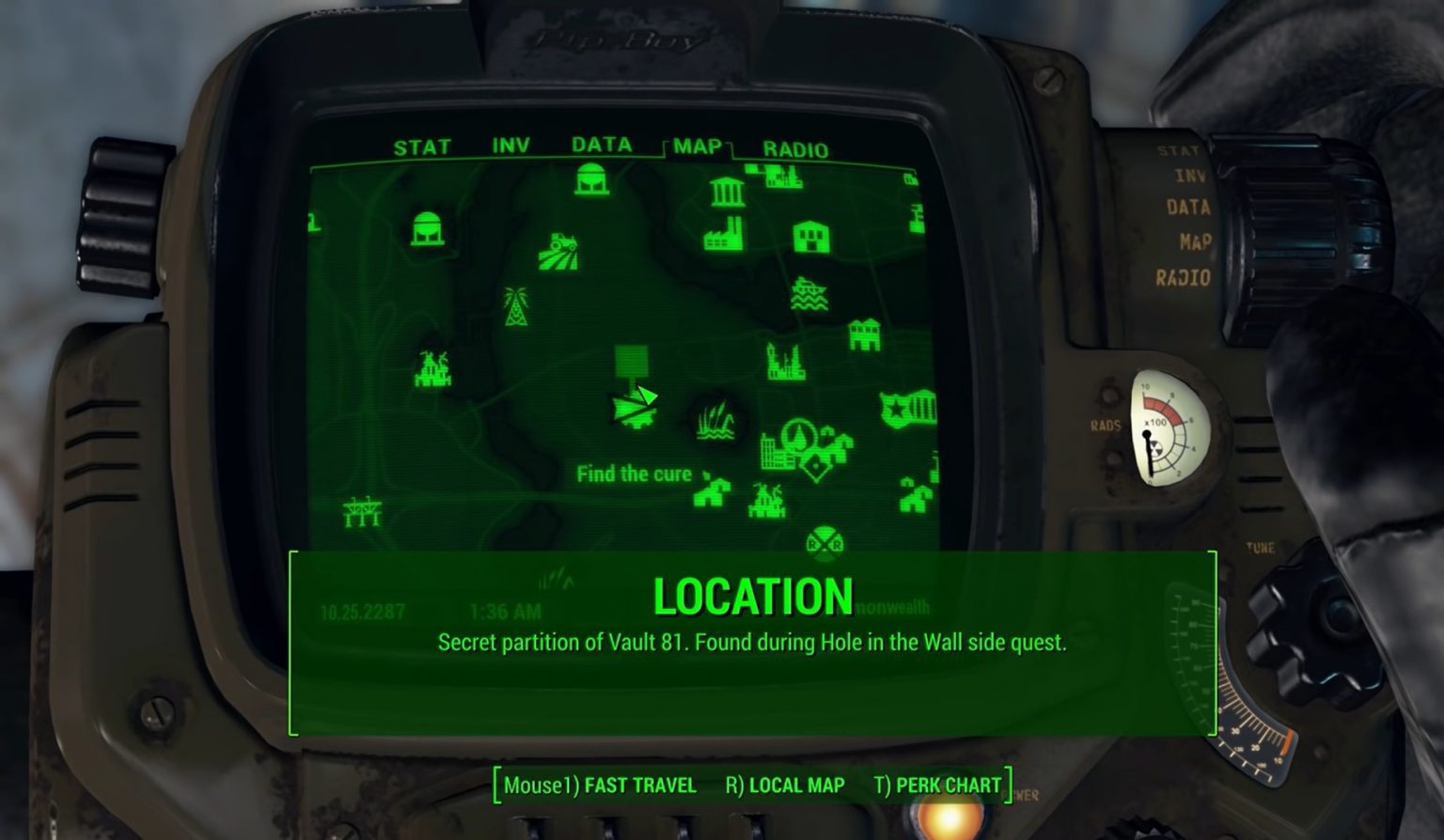Select the factory map marker
The height and width of the screenshot is (840, 1444).
pos(725,234)
